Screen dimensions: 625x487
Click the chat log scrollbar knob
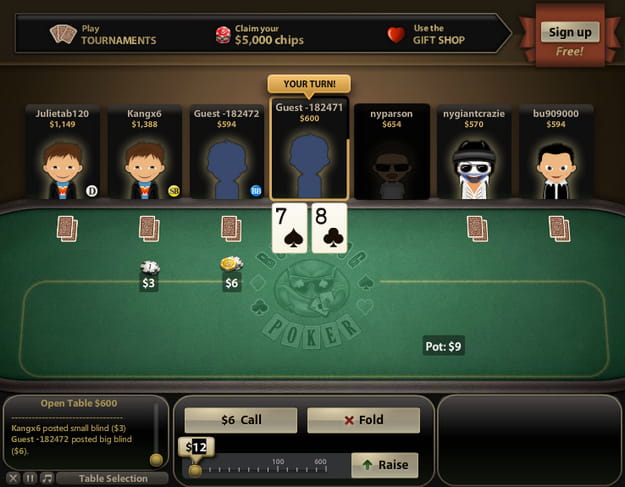156,460
